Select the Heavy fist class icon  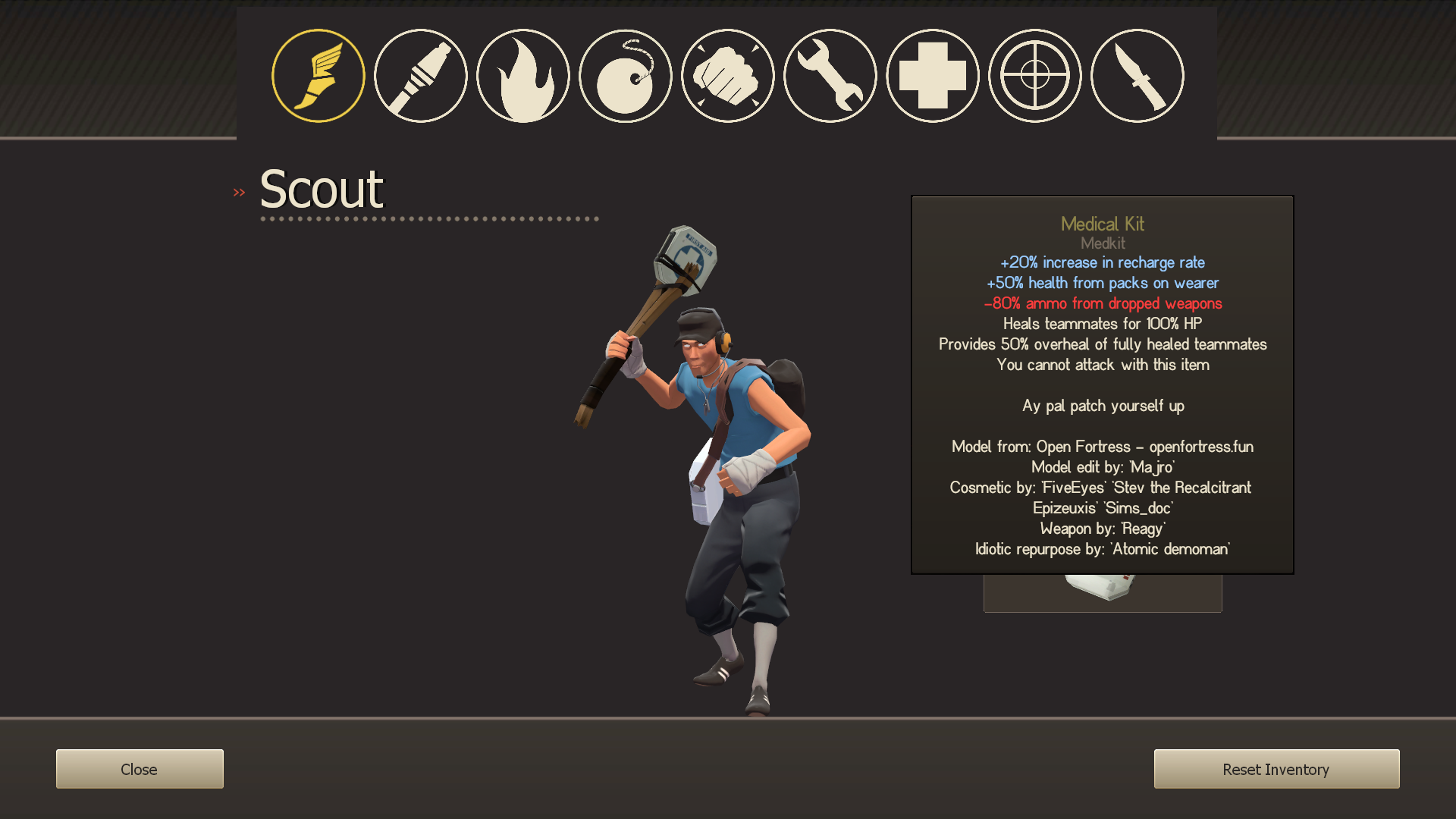(x=727, y=75)
